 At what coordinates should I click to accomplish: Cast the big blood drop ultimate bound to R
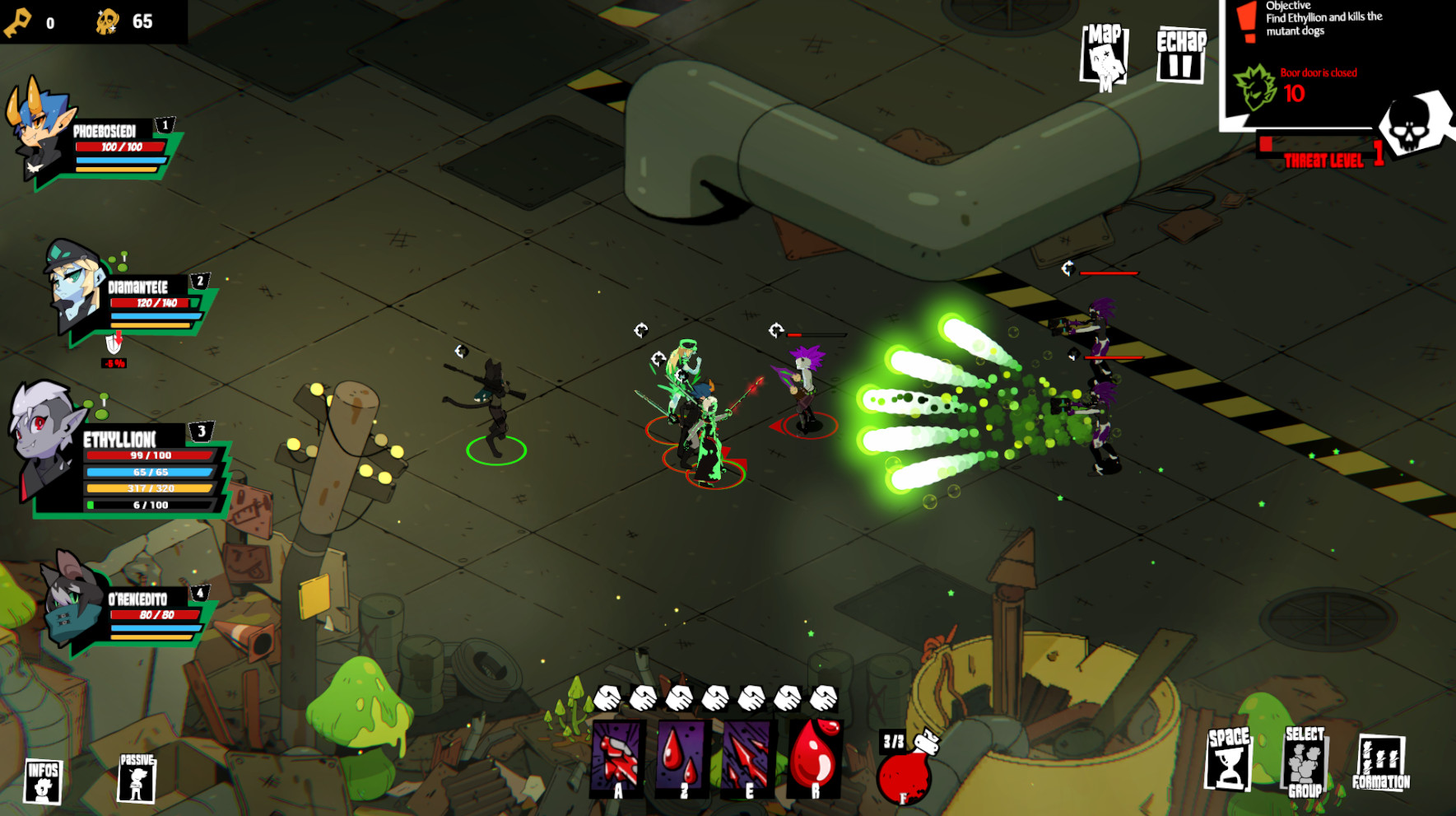(x=814, y=767)
